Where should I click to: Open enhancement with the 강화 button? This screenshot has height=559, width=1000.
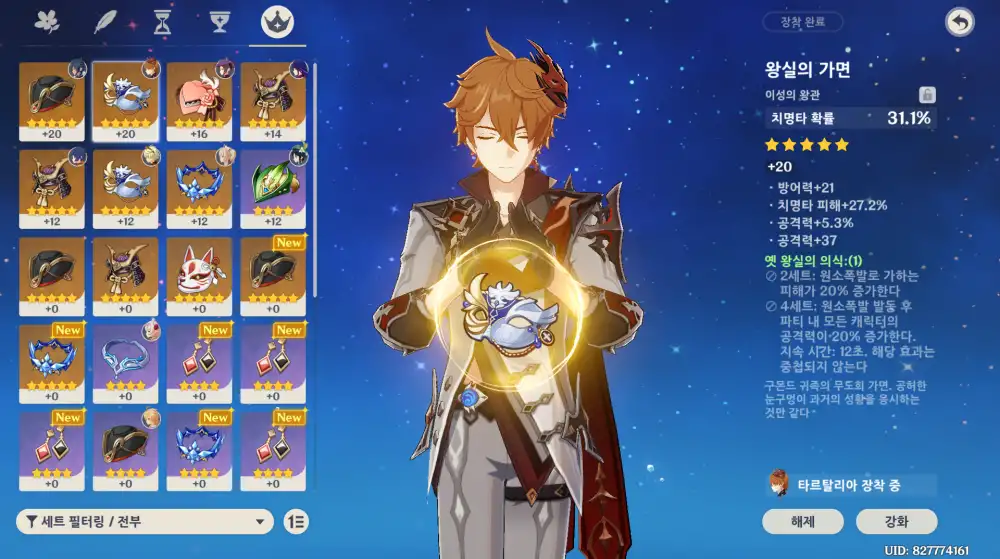click(896, 521)
